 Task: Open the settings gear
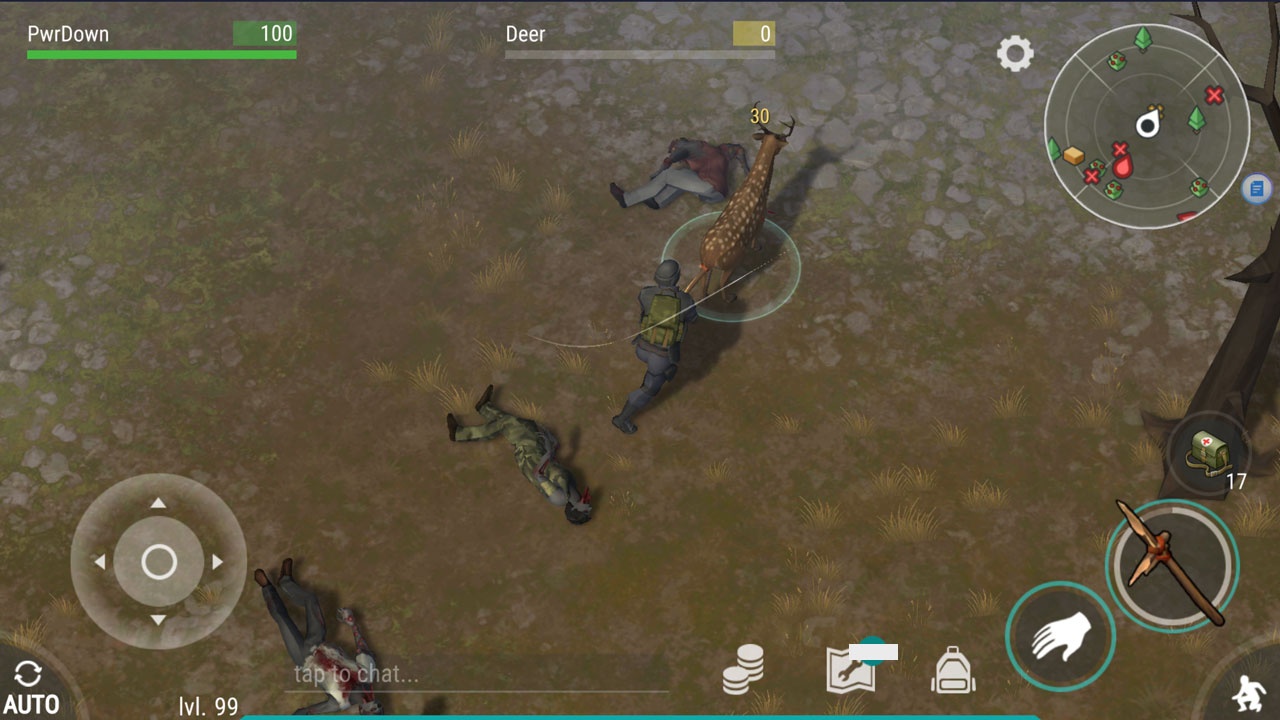pos(1016,54)
